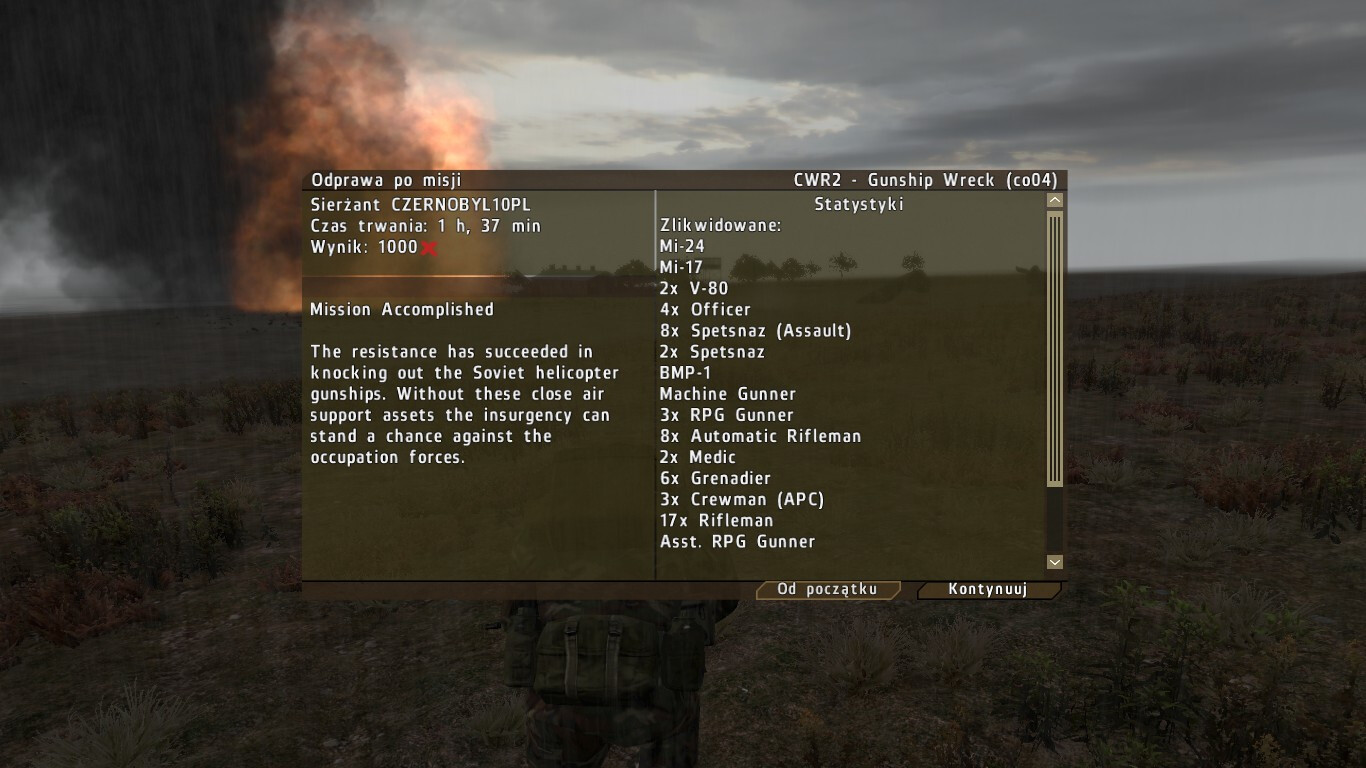Click the statistics list scrollbar thumb

tap(1054, 348)
